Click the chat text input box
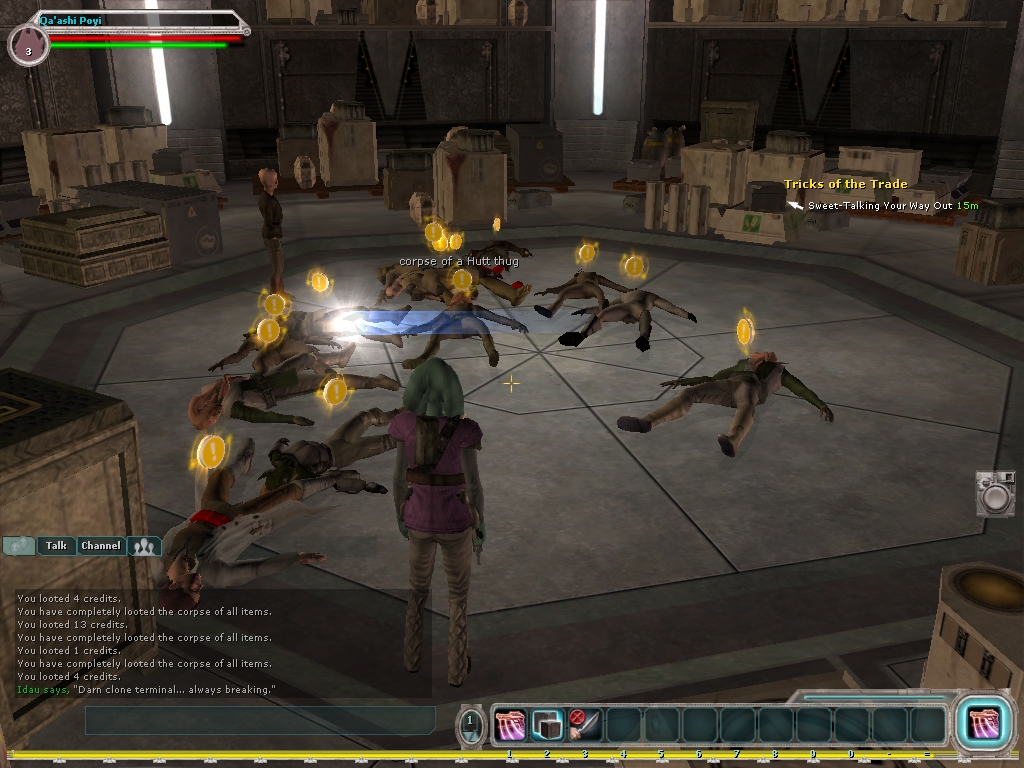Viewport: 1024px width, 768px height. pos(260,720)
